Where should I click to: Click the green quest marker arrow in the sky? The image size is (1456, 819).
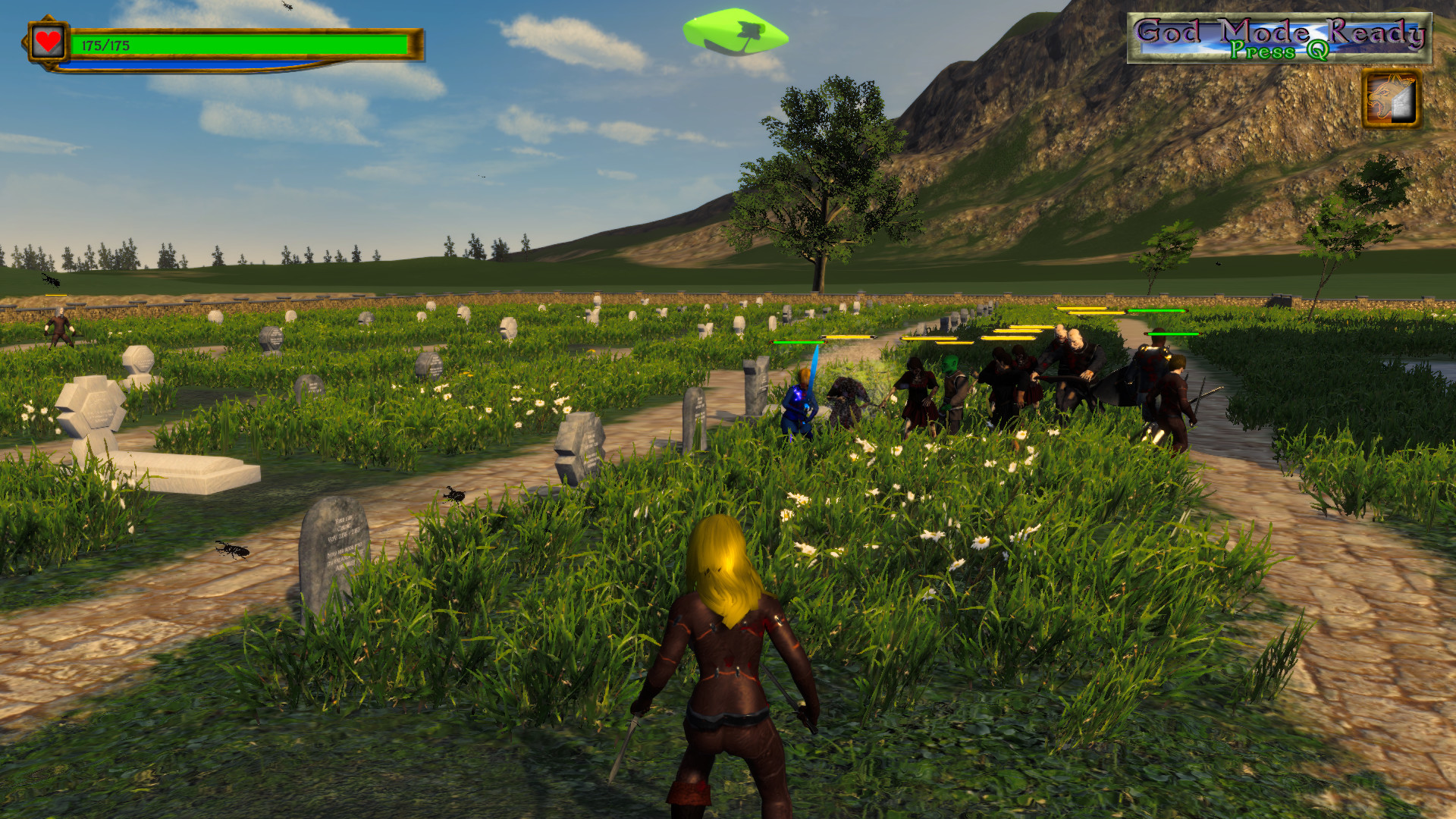pos(735,34)
